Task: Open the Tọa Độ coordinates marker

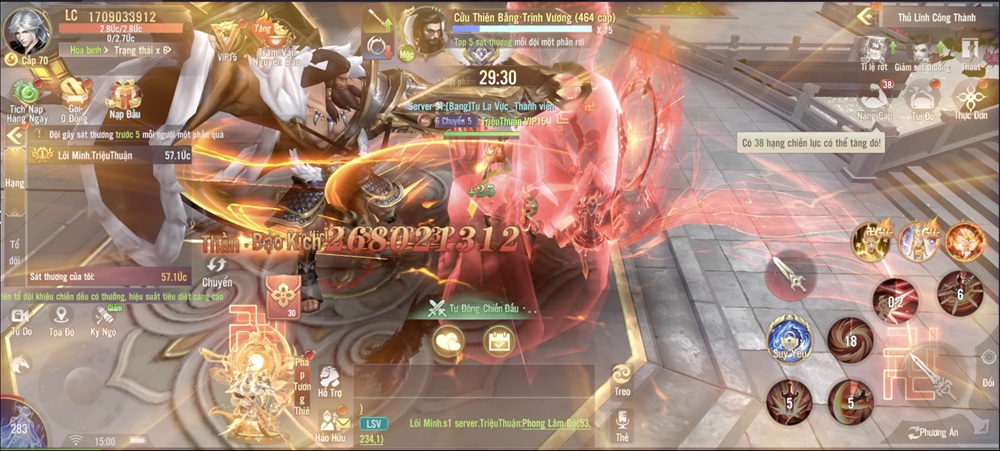Action: click(62, 318)
